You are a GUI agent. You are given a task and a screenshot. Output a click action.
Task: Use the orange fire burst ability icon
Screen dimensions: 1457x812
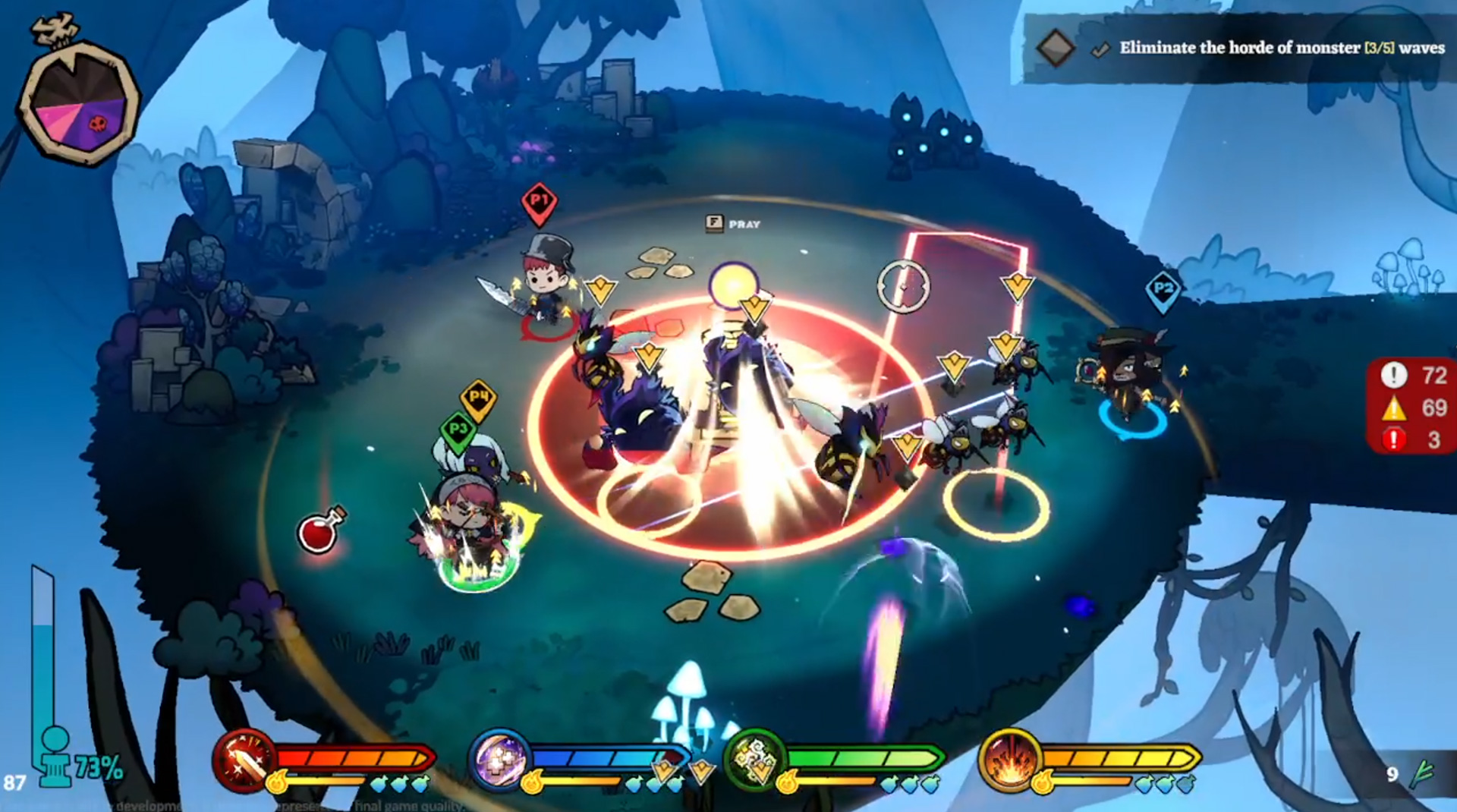[1009, 760]
